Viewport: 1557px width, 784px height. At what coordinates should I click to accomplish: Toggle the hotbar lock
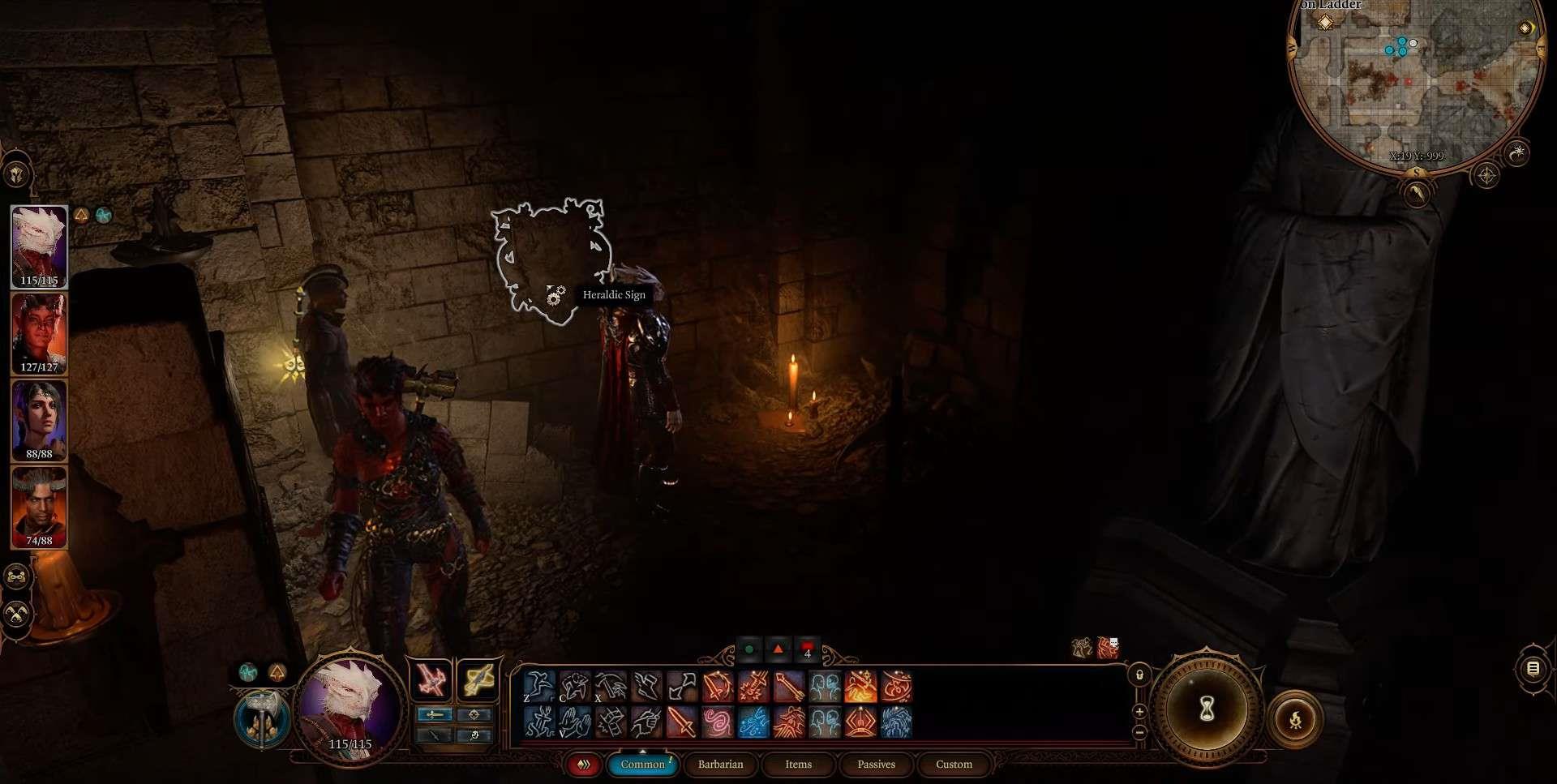(x=1139, y=675)
